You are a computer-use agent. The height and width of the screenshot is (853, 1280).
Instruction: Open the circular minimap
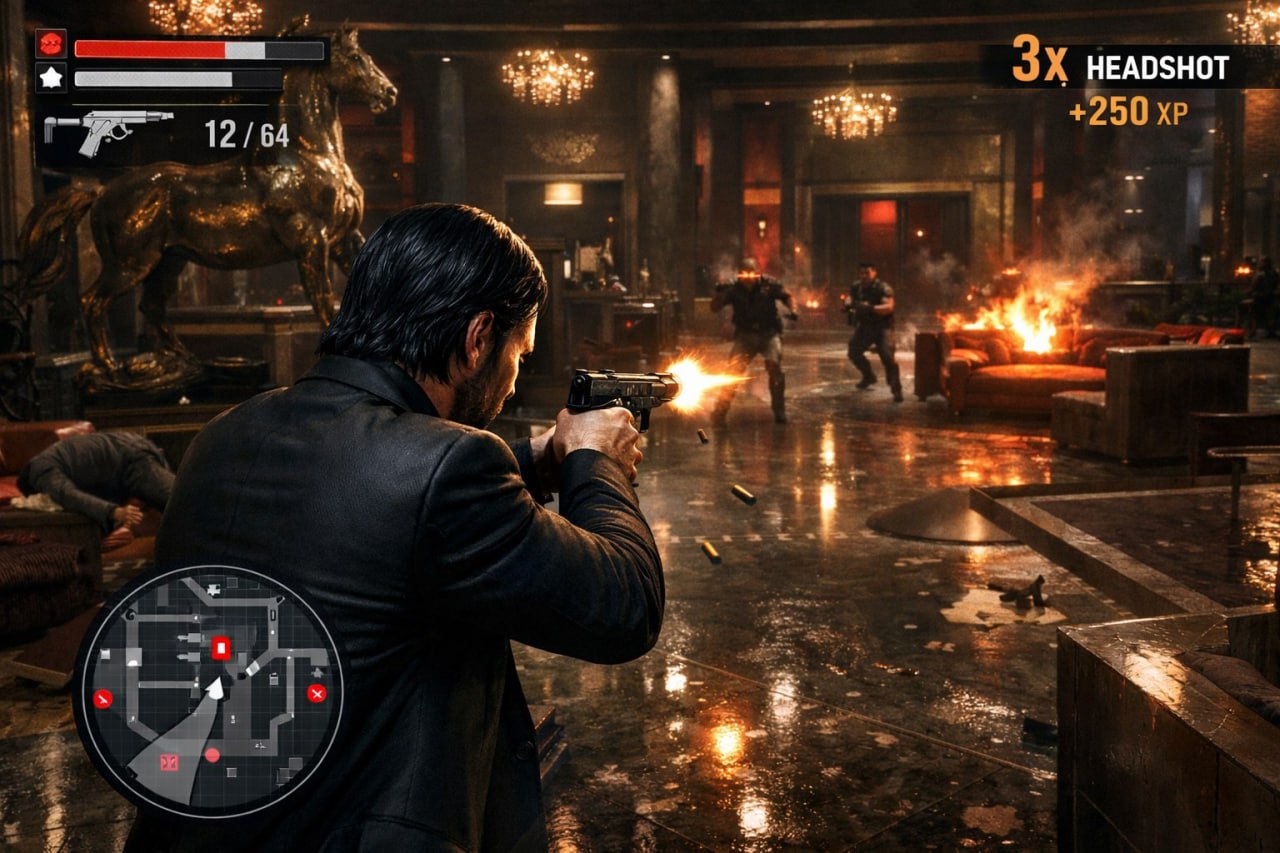pyautogui.click(x=208, y=692)
